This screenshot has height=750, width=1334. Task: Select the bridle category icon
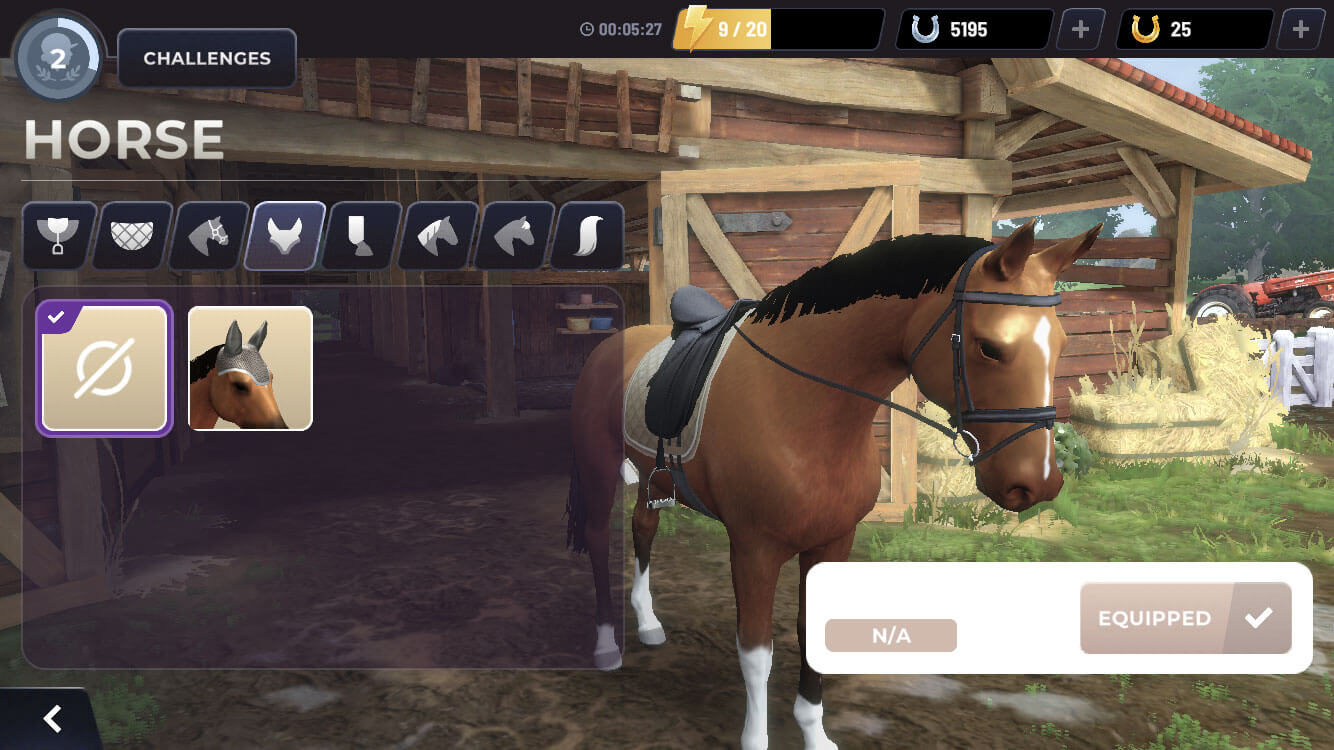click(x=209, y=236)
